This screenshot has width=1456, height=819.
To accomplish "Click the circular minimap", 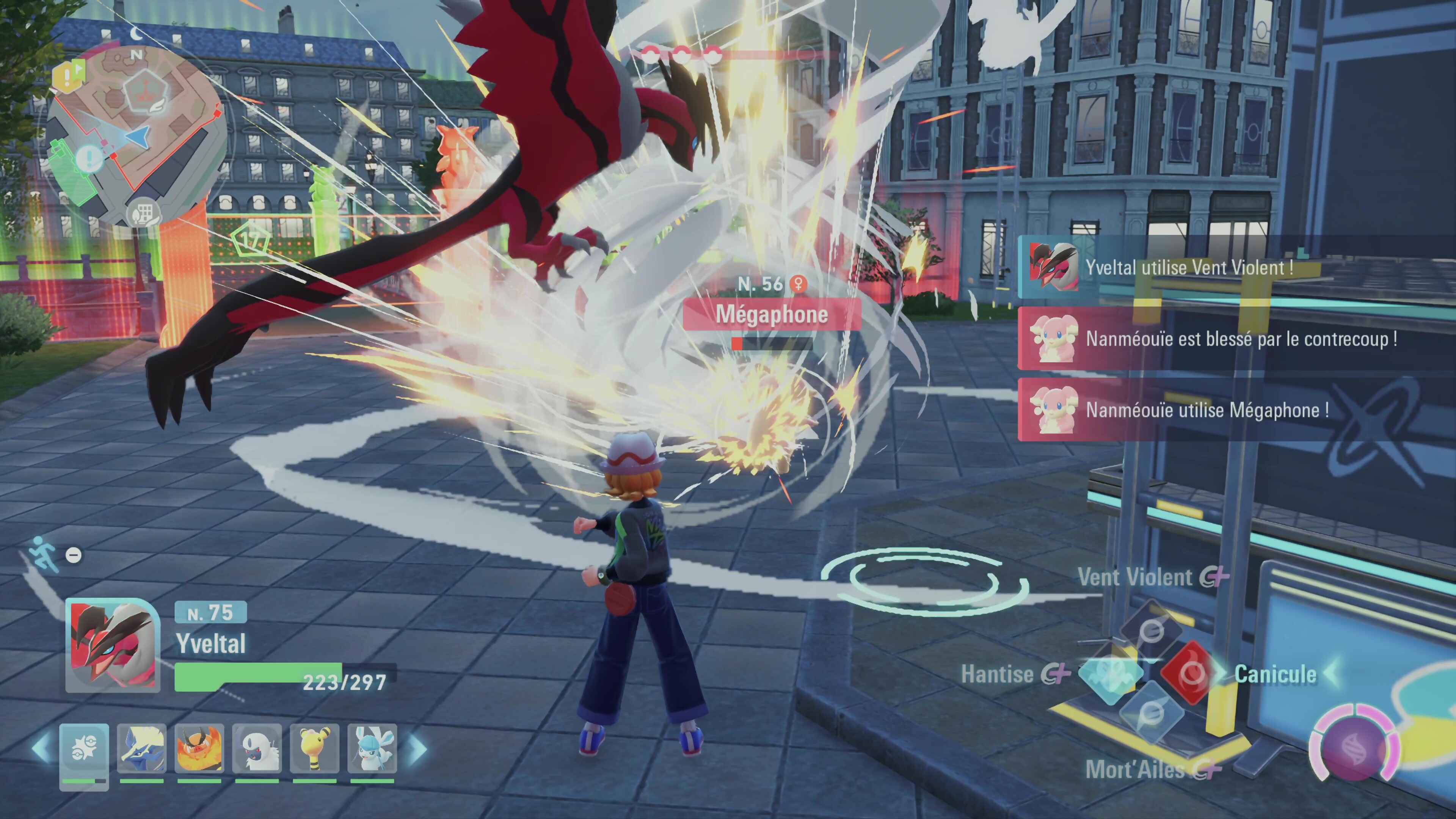I will [136, 136].
